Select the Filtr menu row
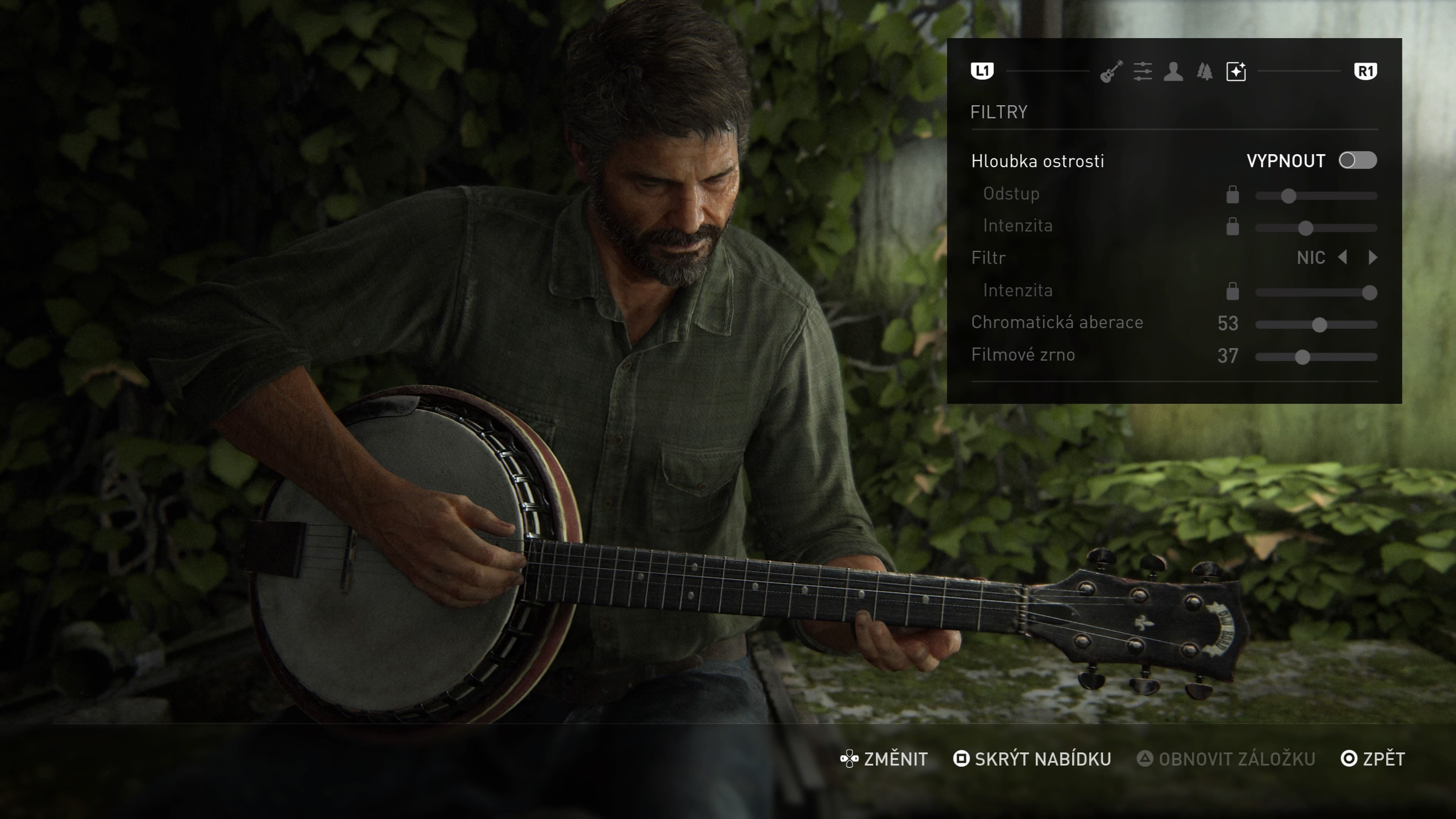Image resolution: width=1456 pixels, height=819 pixels. (x=988, y=258)
